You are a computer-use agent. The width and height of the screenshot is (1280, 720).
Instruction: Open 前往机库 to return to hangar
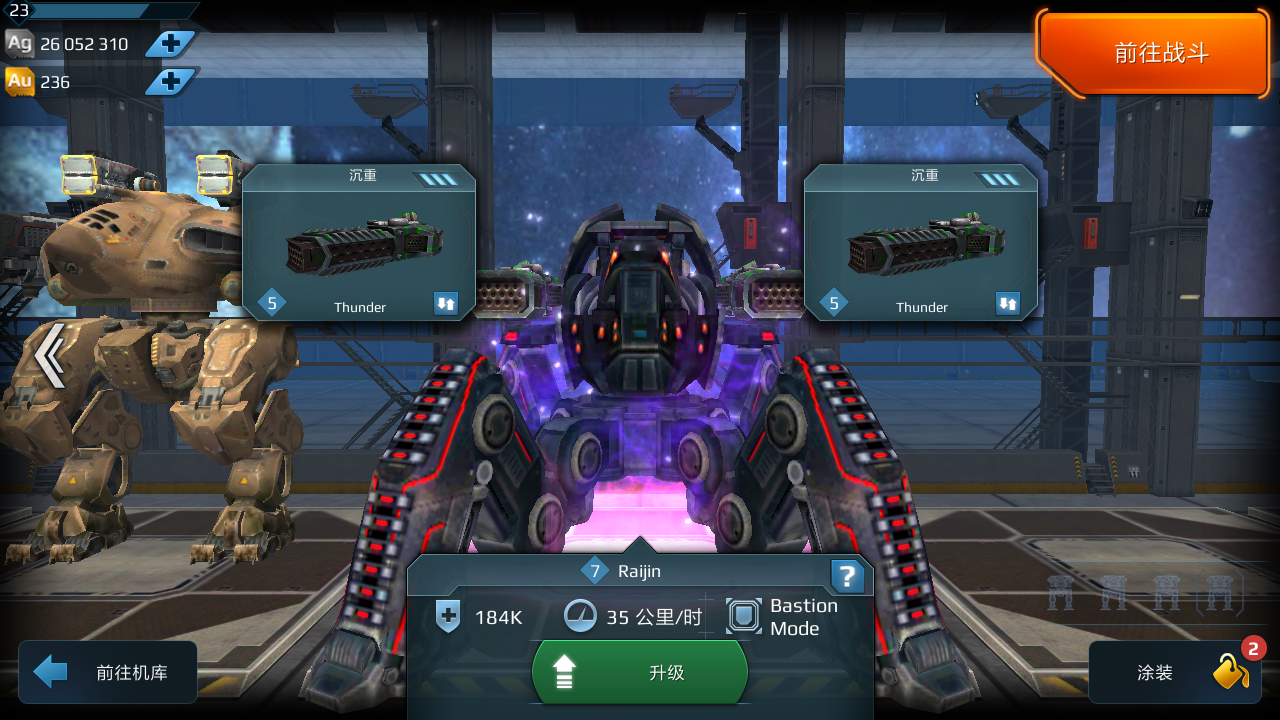[106, 671]
